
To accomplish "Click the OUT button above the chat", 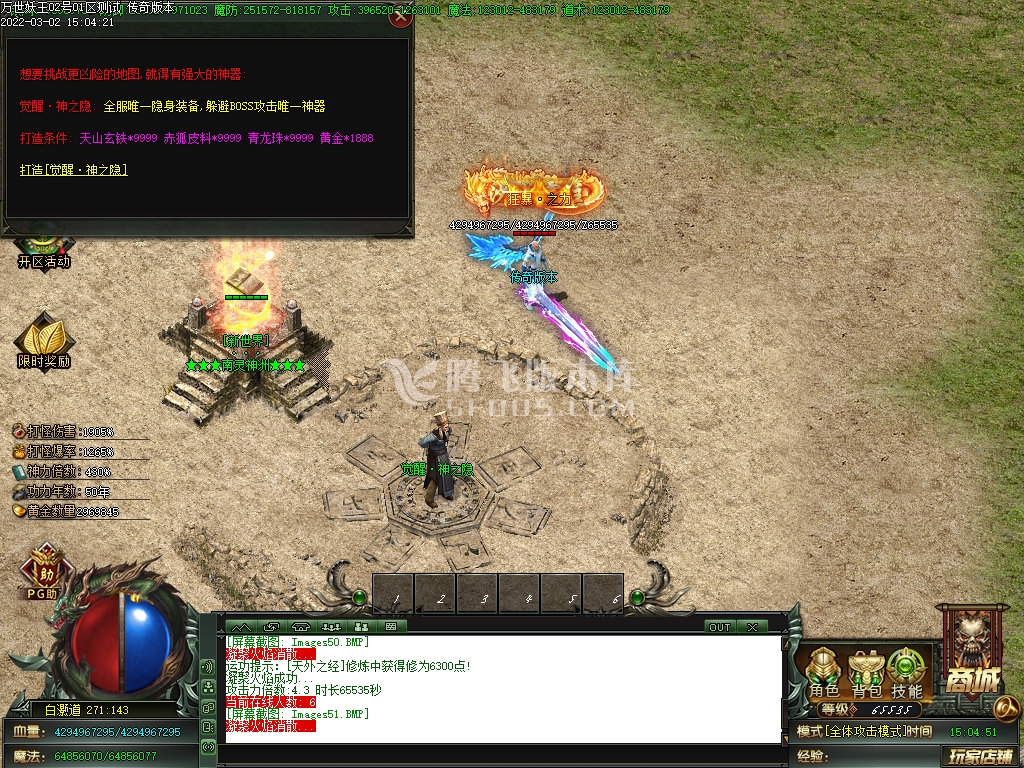I will tap(720, 627).
